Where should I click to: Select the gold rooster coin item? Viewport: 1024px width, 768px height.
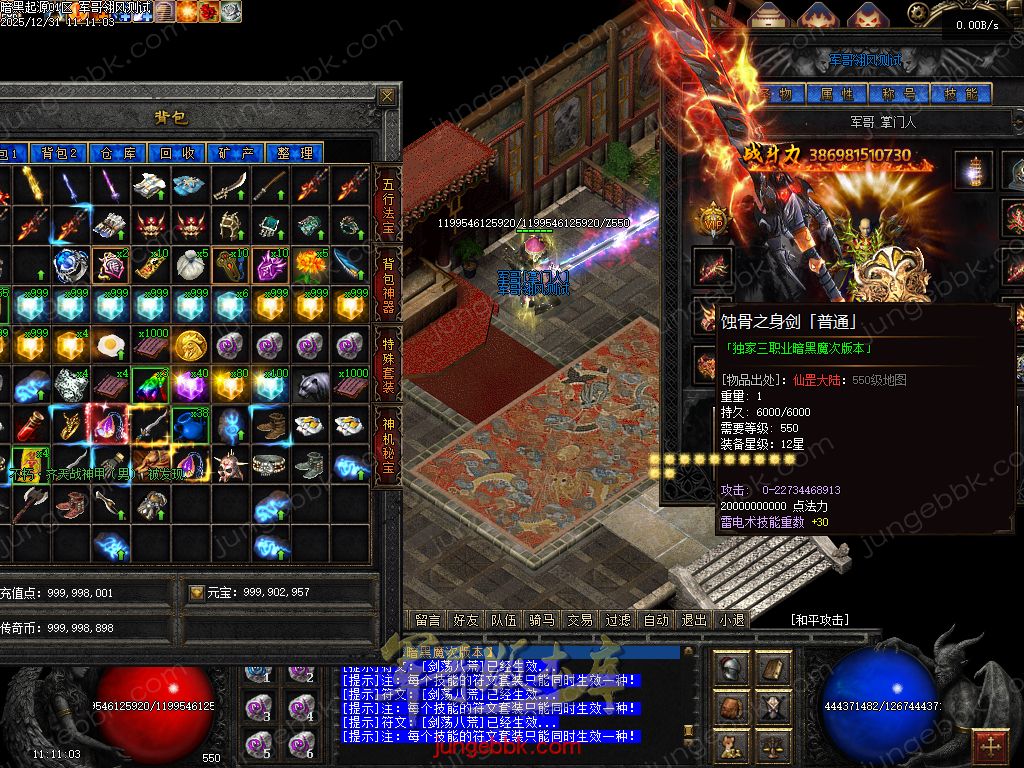point(190,346)
